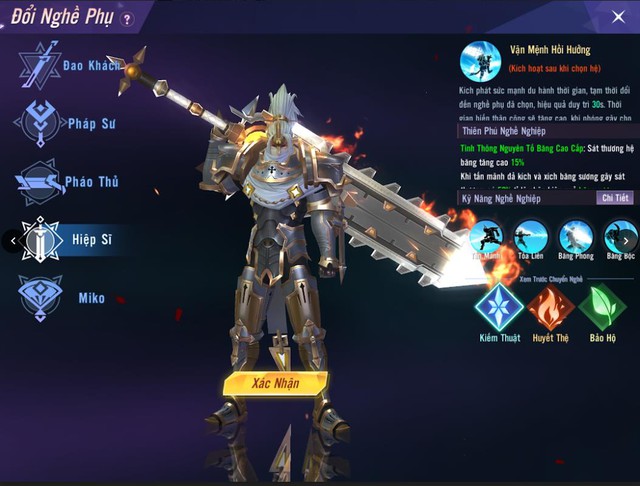Preview the Bảo Hộ leaf emblem
Screen dimensions: 640x486
pos(603,307)
